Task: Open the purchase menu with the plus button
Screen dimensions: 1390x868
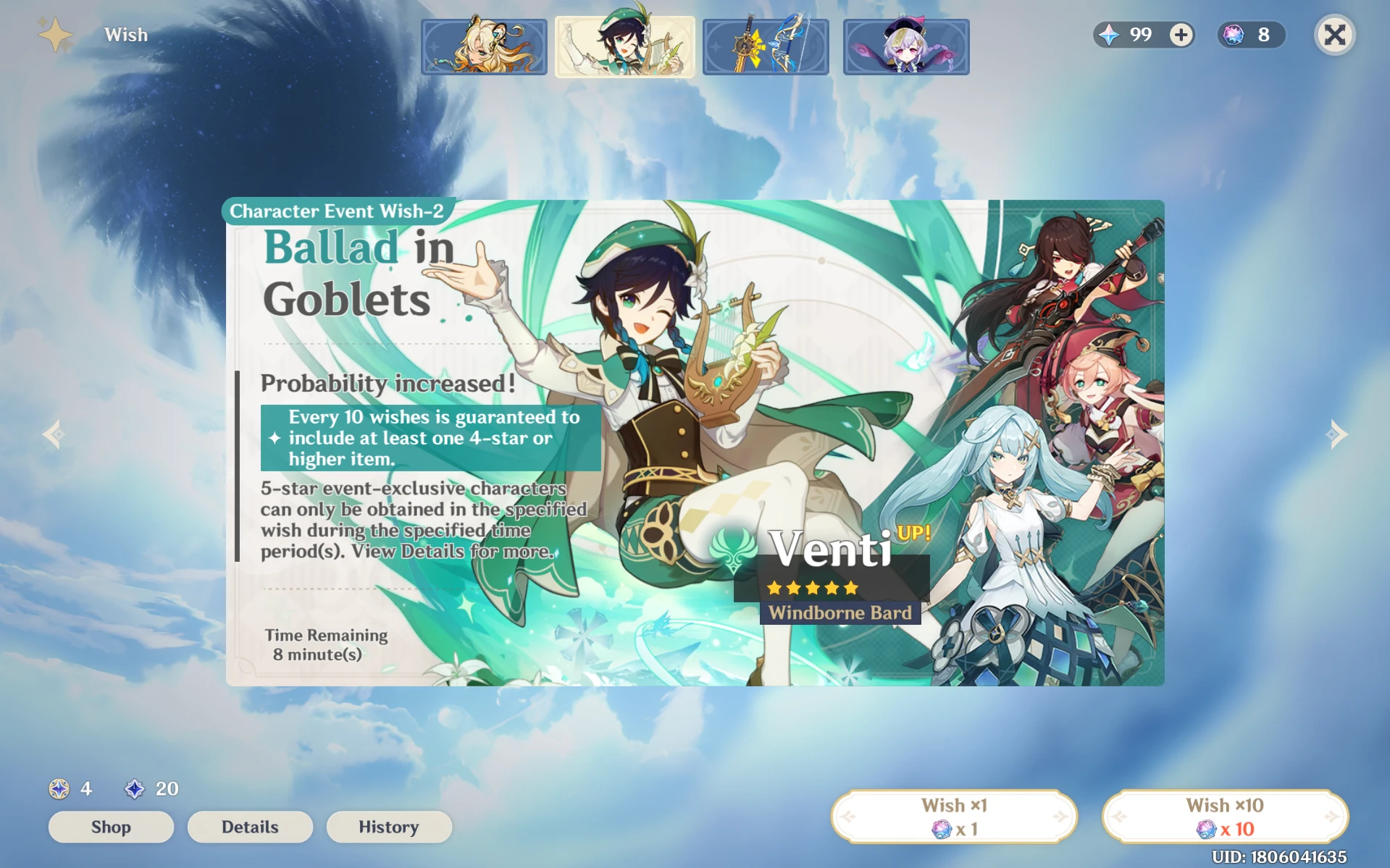Action: click(1179, 34)
